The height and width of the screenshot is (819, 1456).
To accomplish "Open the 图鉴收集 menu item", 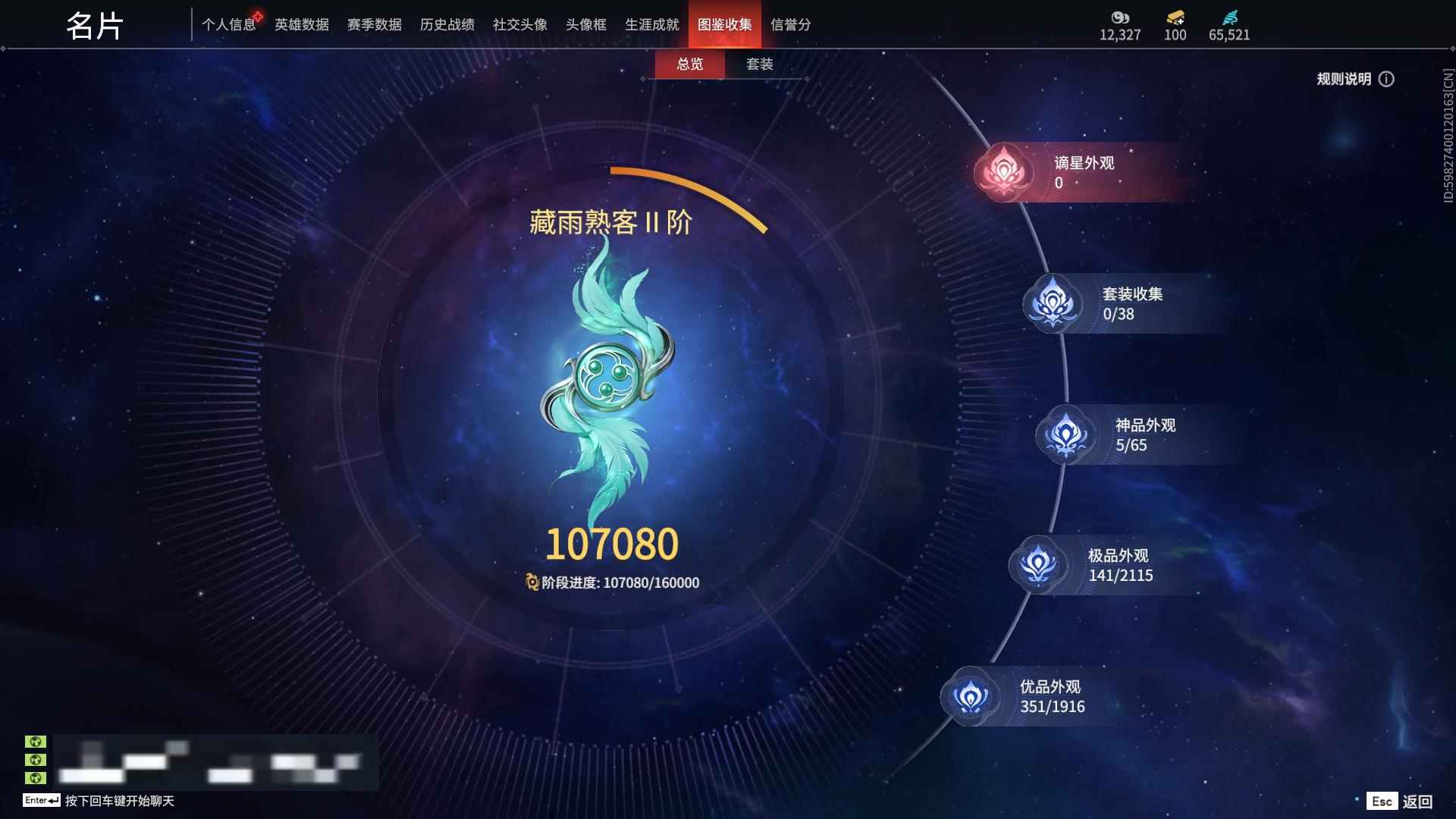I will click(724, 24).
